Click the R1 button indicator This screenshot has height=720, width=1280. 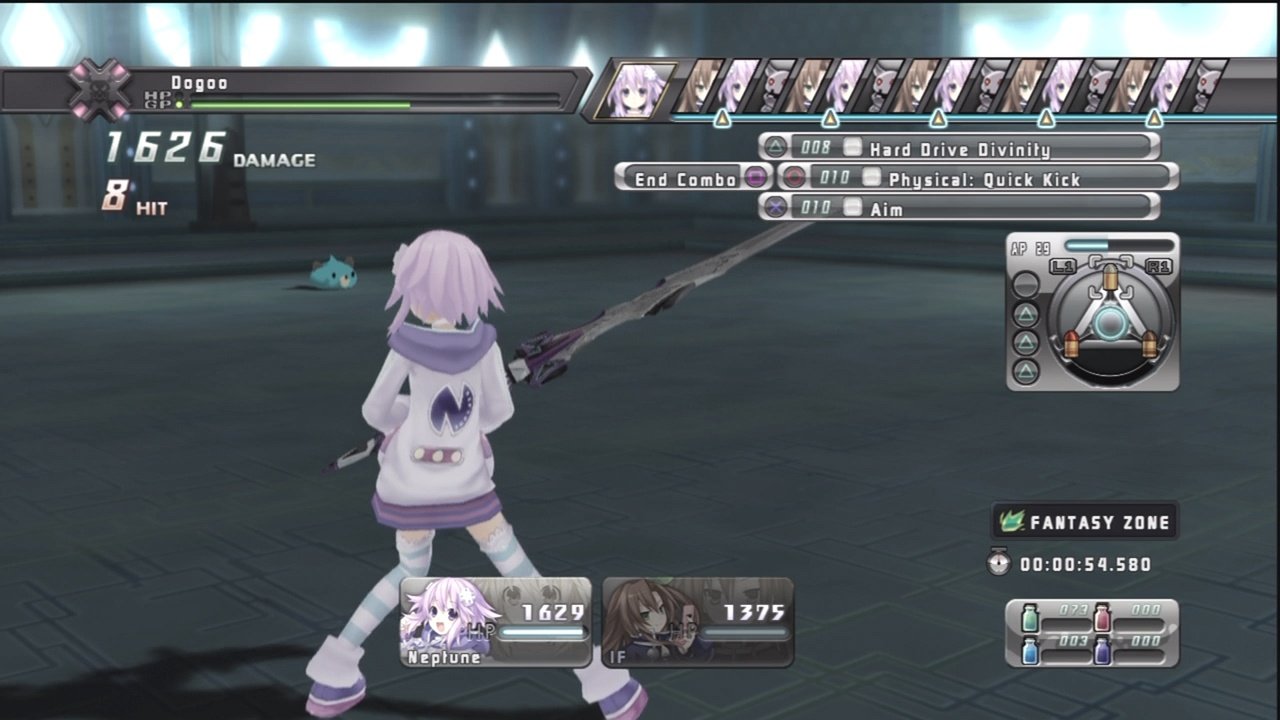coord(1159,265)
